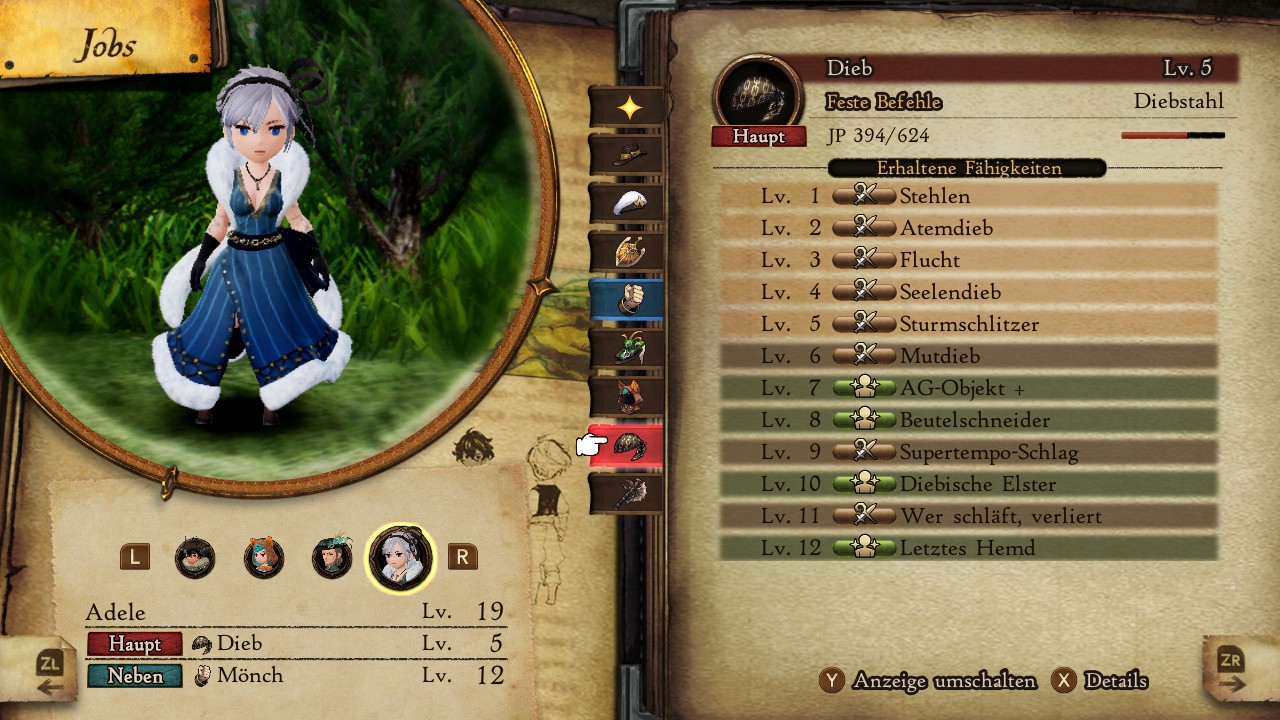Select the golden shield job tab
Image resolution: width=1280 pixels, height=720 pixels.
pyautogui.click(x=628, y=251)
